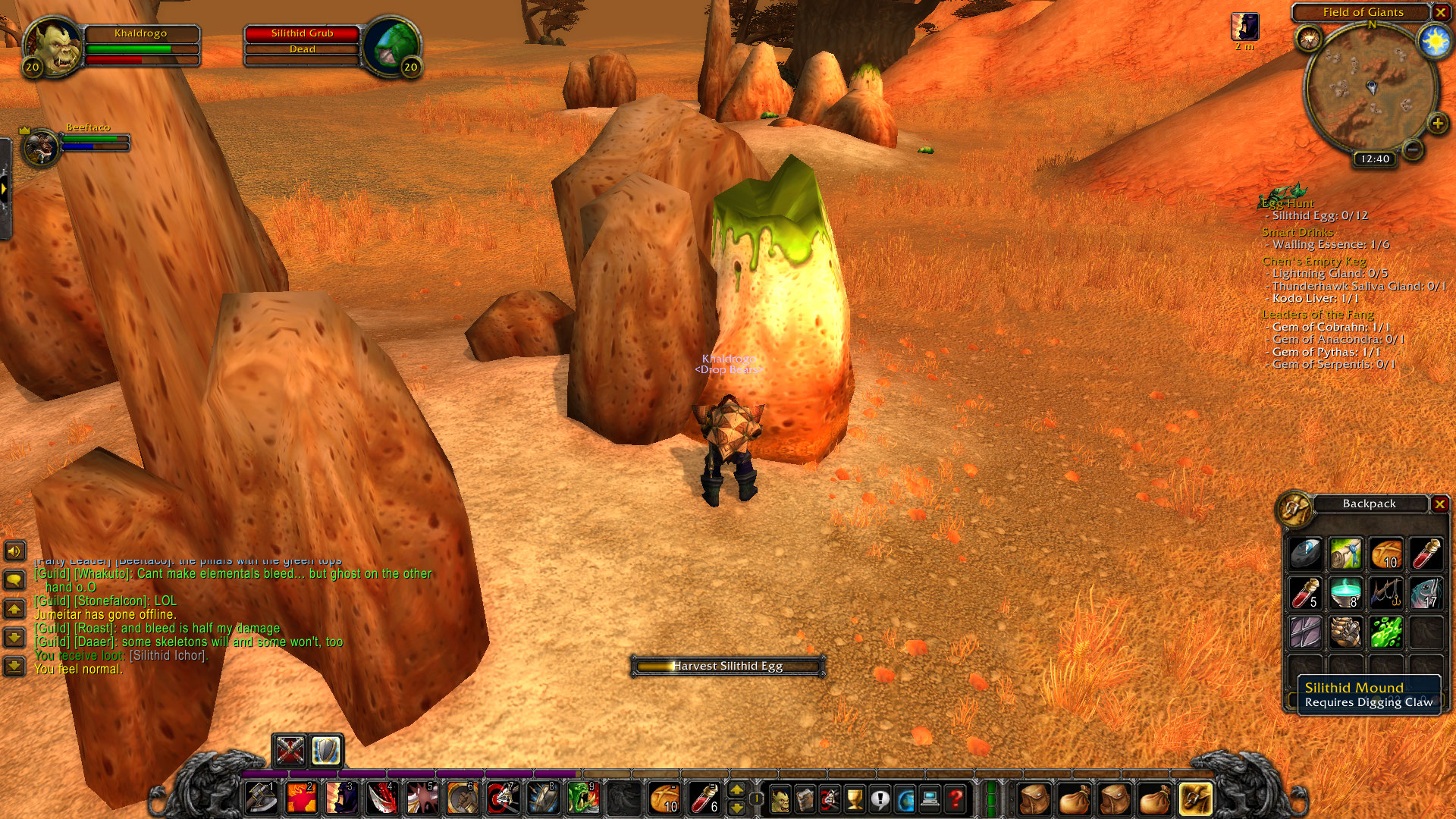Screen dimensions: 1456x819
Task: Open the Spellbook micro menu icon
Action: coord(805,799)
